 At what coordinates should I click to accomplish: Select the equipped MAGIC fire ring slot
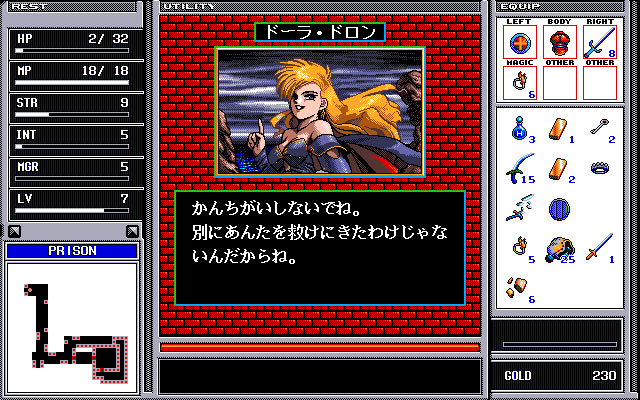click(x=517, y=82)
